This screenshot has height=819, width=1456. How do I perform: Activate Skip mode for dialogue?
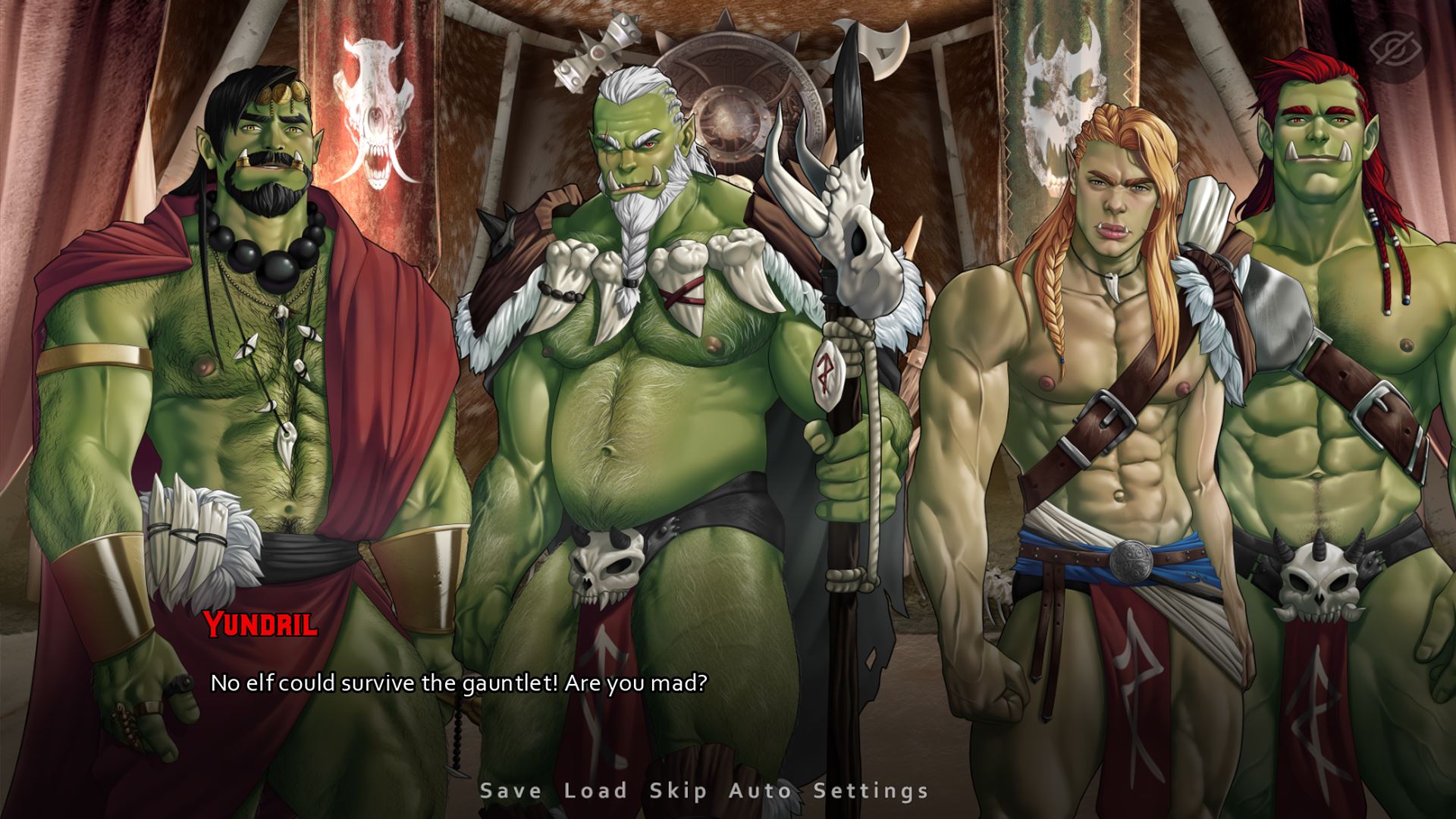[679, 791]
